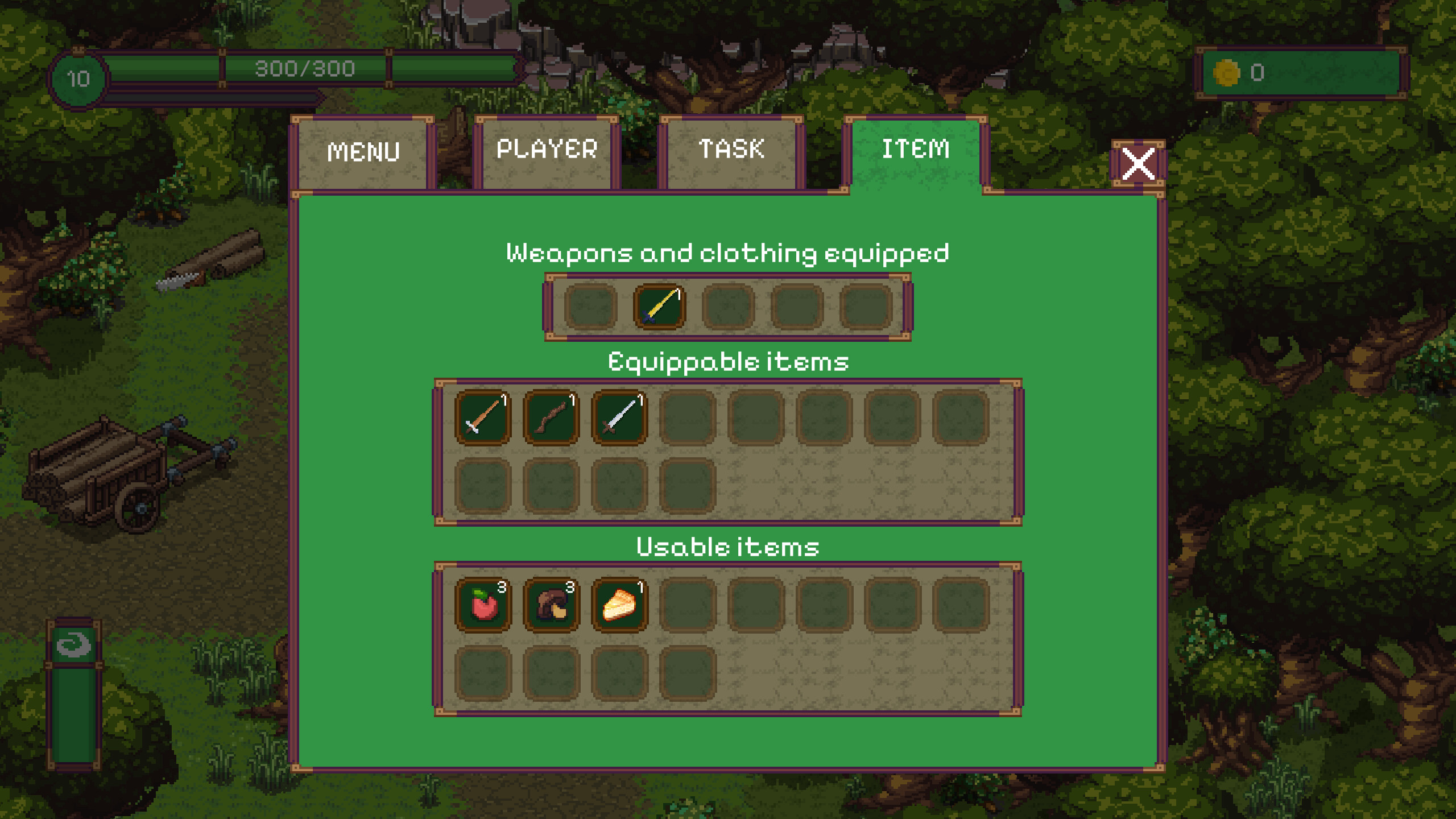1456x819 pixels.
Task: Click the first empty equipped weapon slot
Action: [x=590, y=307]
